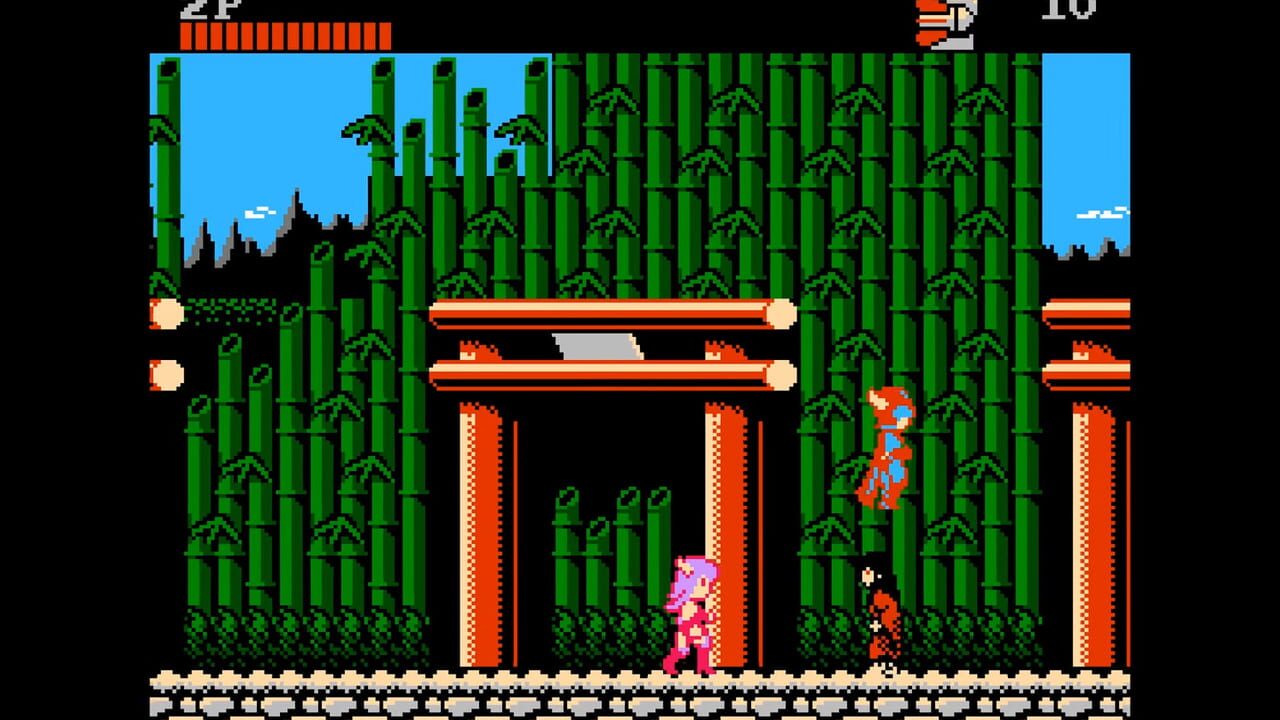Click the upper peach orb item on the left
1280x720 pixels.
tap(163, 313)
